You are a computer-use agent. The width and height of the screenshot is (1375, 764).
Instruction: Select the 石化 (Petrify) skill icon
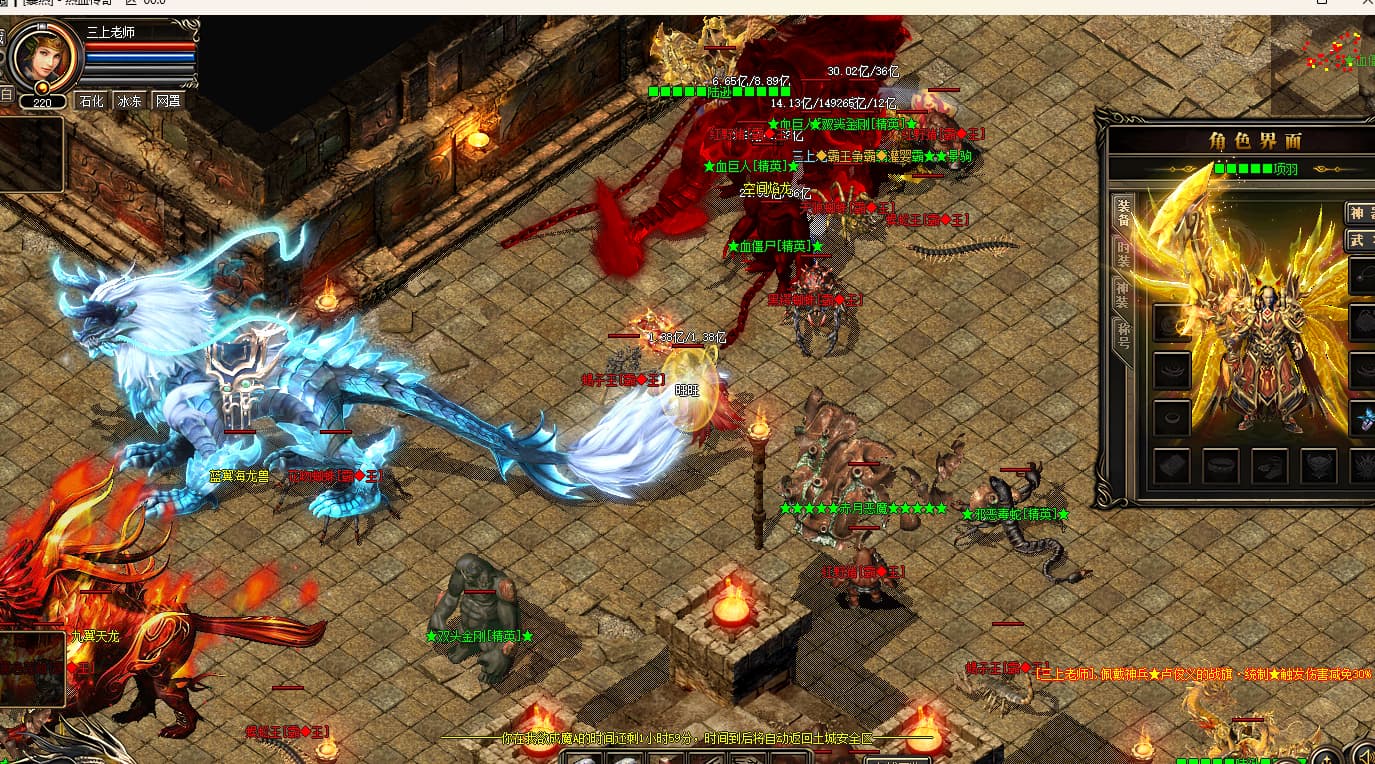coord(91,100)
